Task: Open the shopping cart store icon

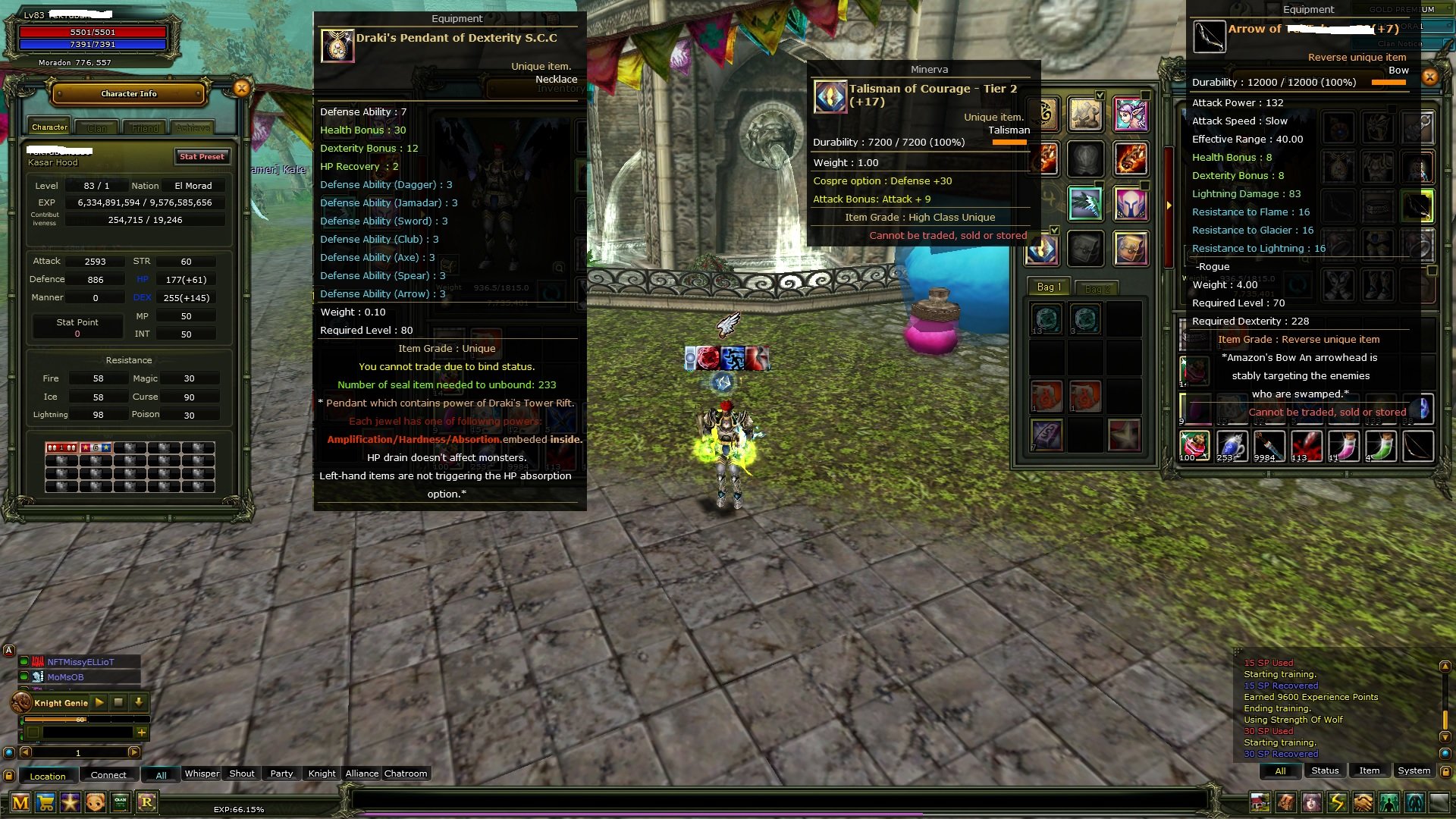Action: pyautogui.click(x=45, y=802)
